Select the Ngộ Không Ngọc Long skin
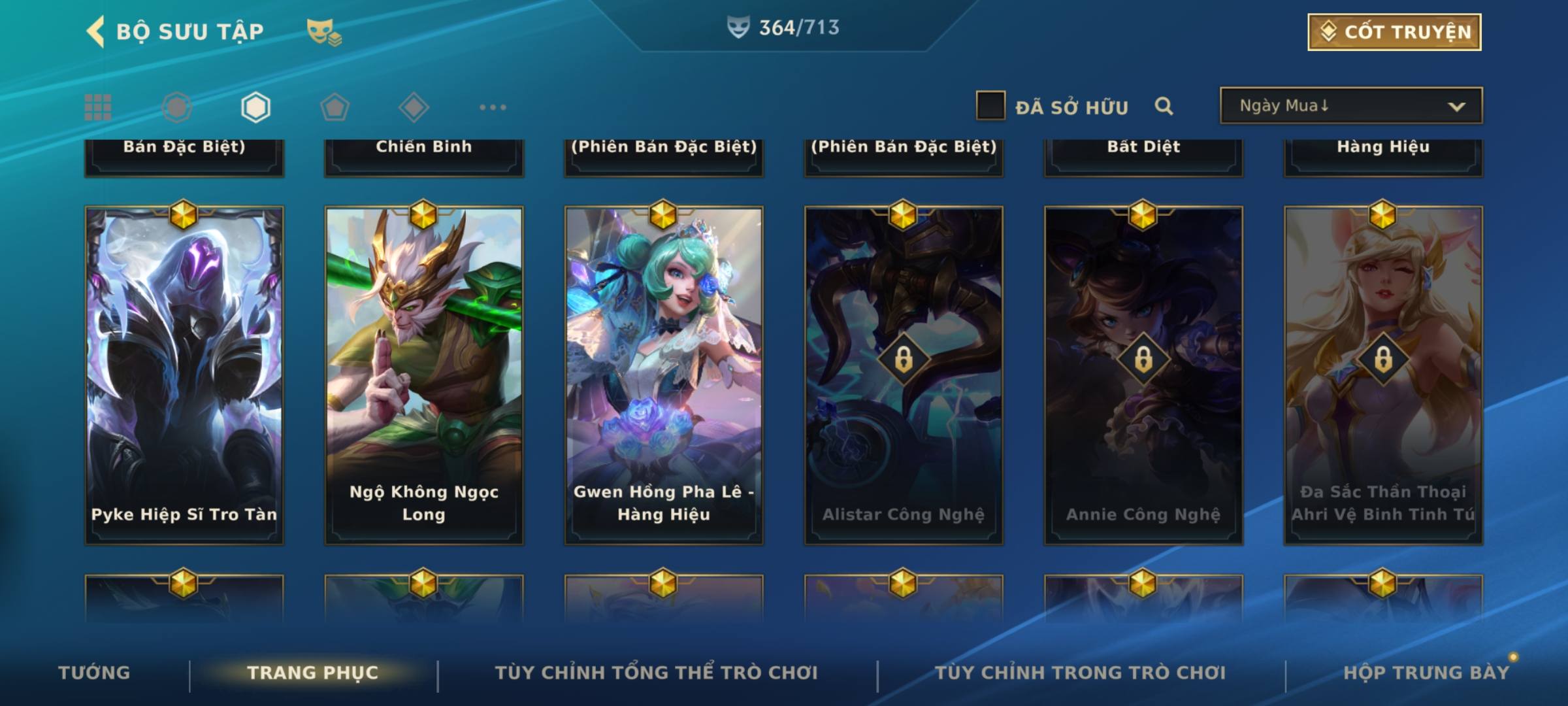This screenshot has width=1568, height=706. tap(424, 376)
